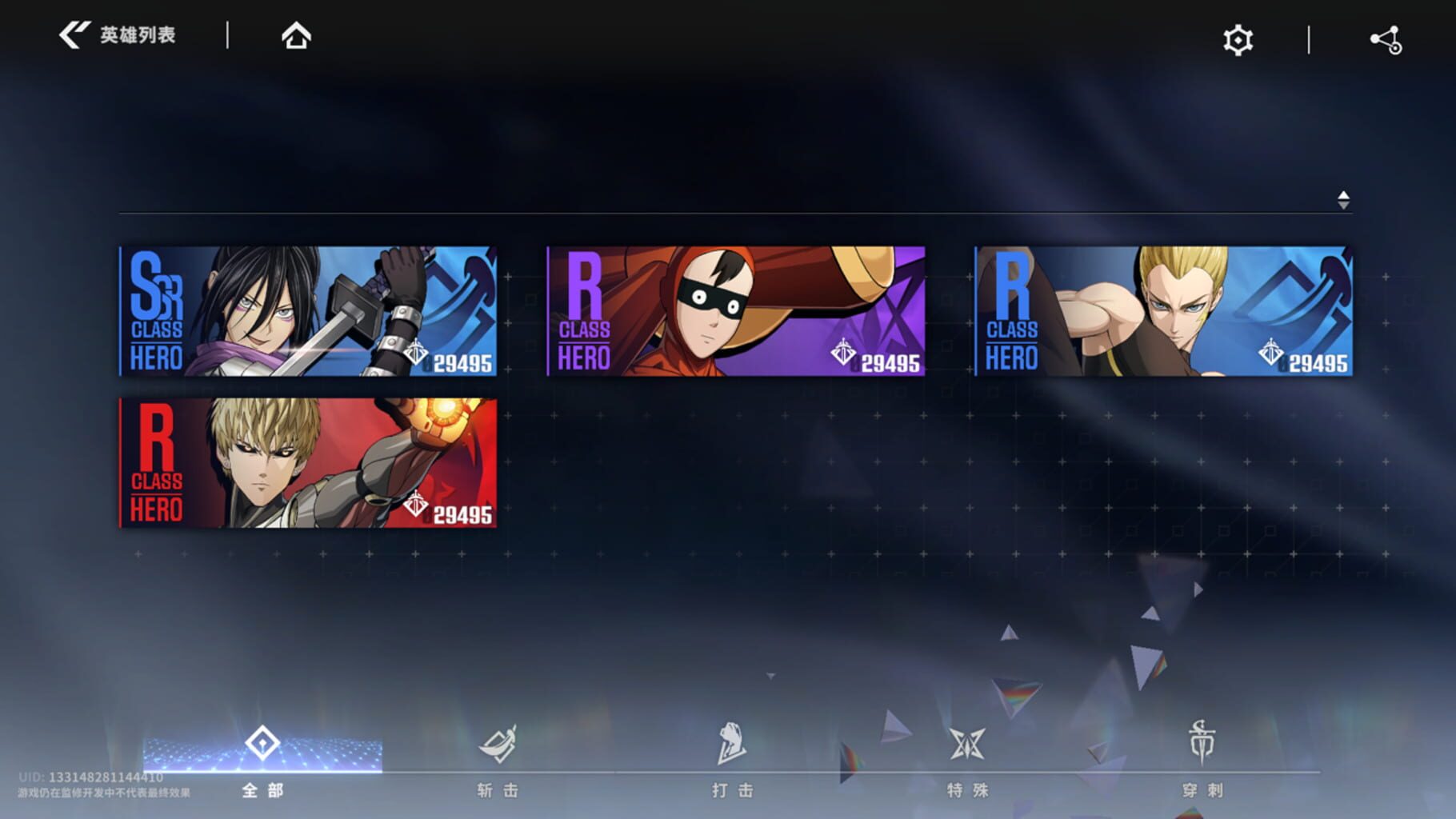Click the share icon in top right
The height and width of the screenshot is (819, 1456).
tap(1386, 38)
